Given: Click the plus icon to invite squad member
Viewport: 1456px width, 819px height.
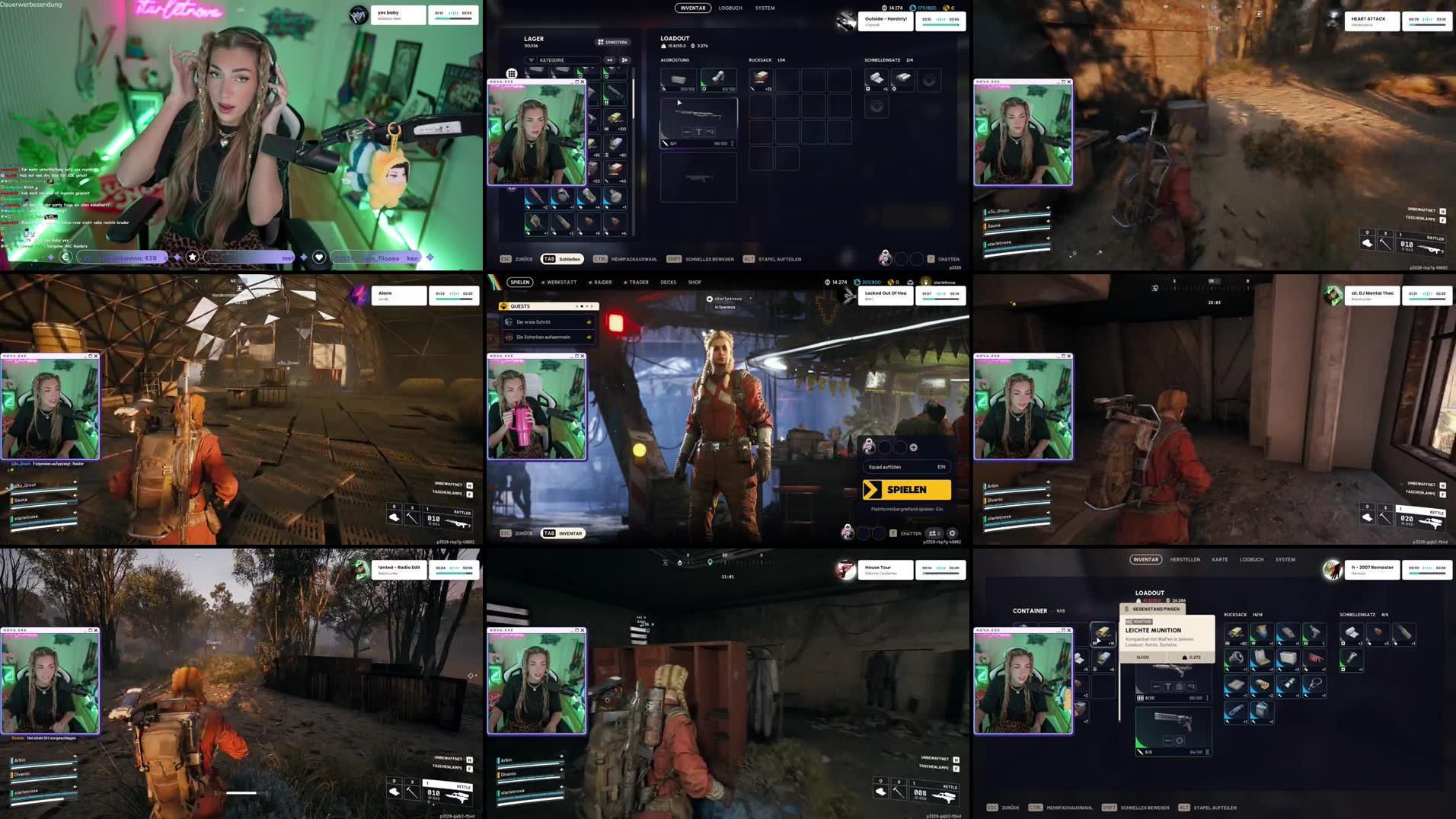Looking at the screenshot, I should pos(913,447).
